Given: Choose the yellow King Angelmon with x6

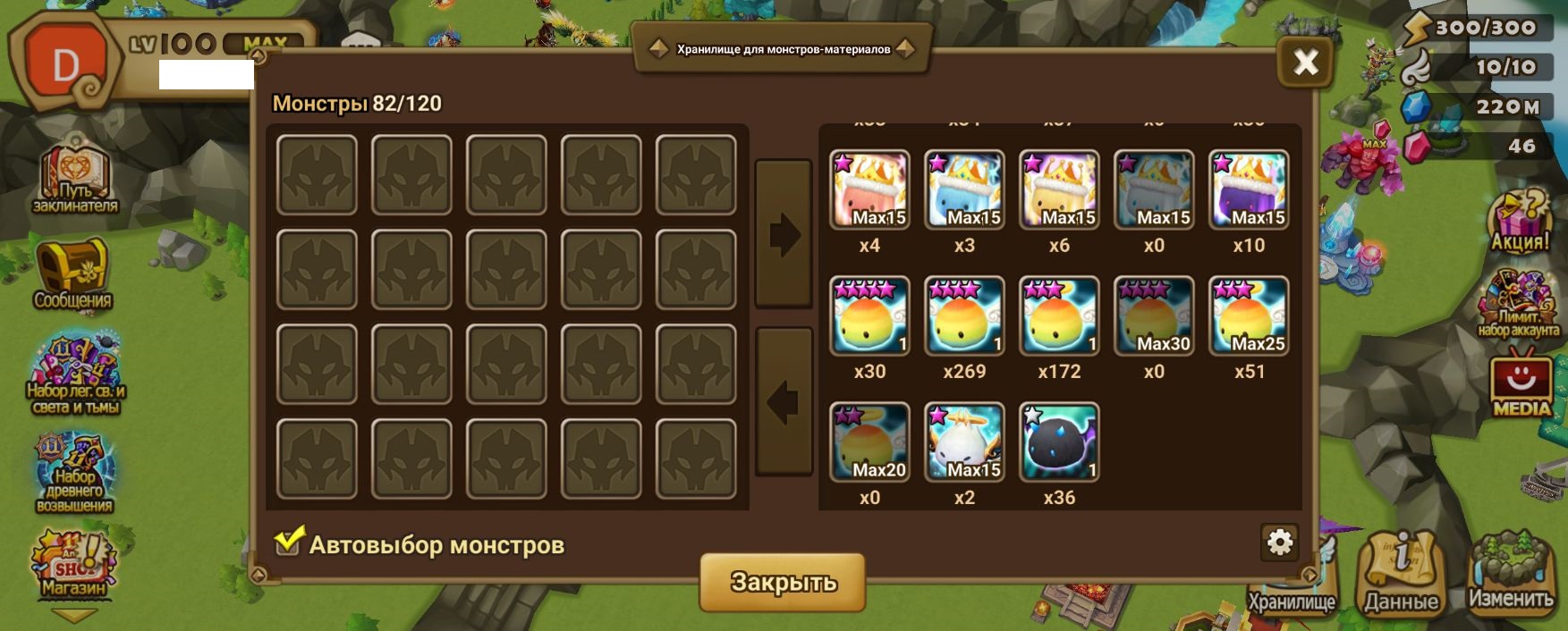Looking at the screenshot, I should pyautogui.click(x=1059, y=189).
